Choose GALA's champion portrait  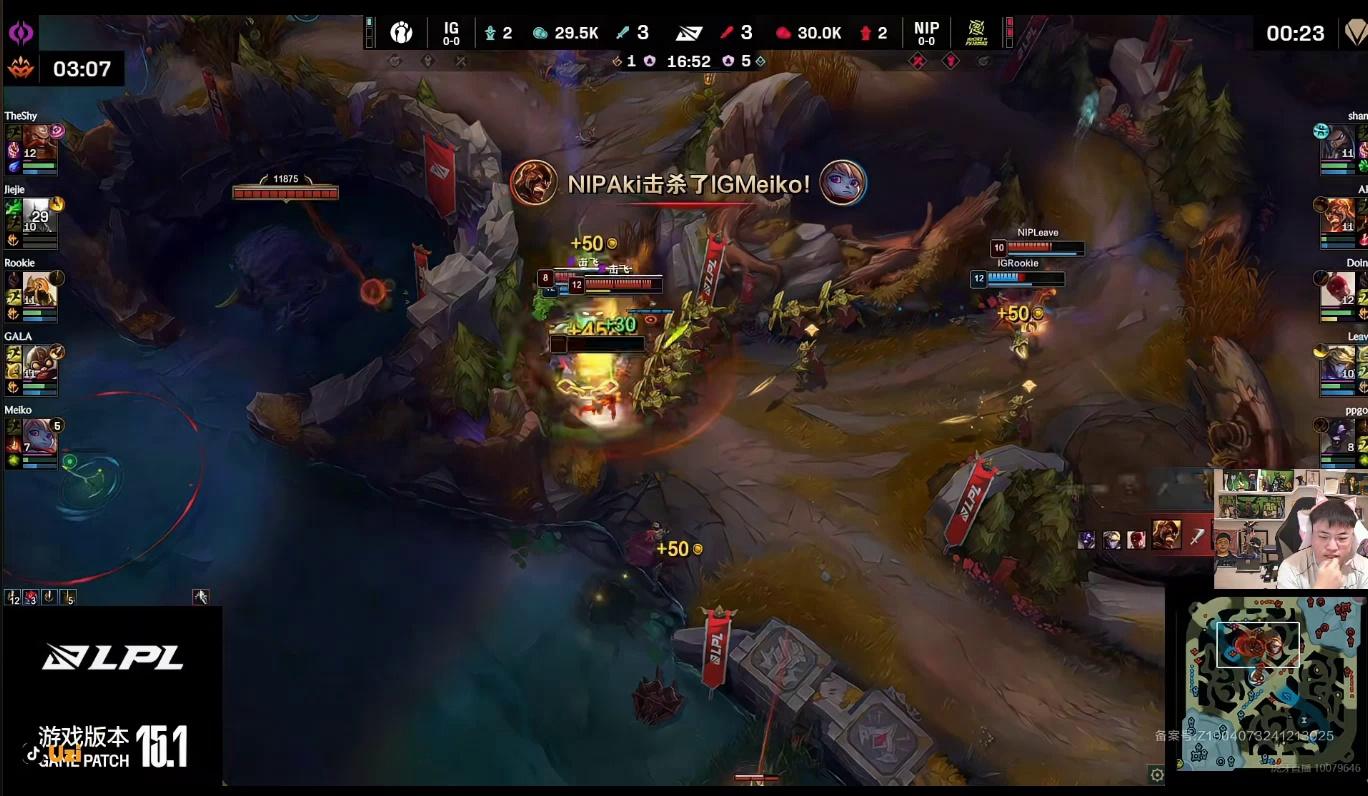tap(39, 362)
